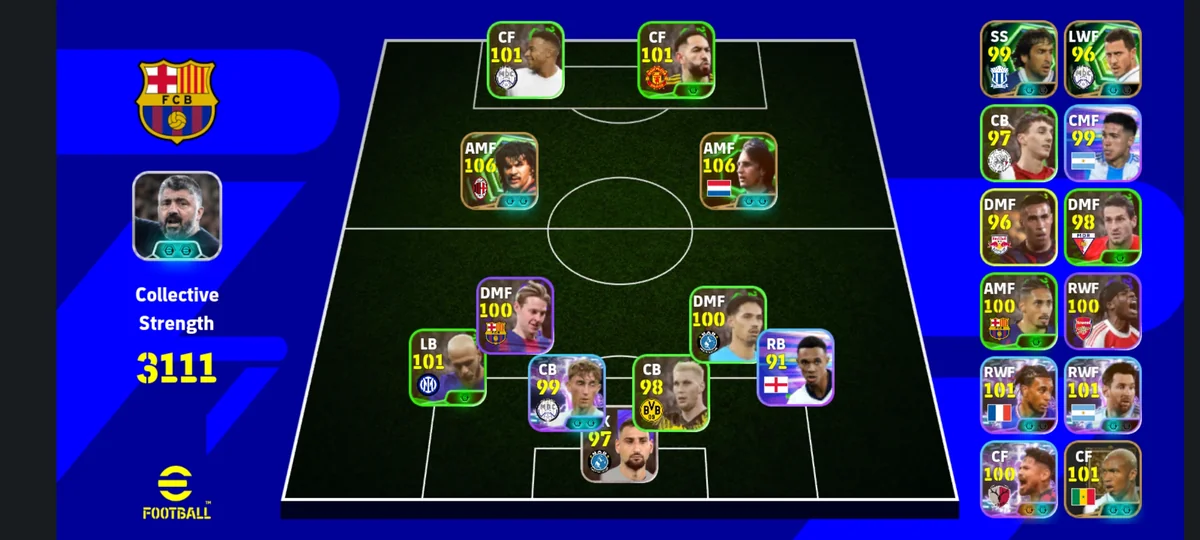The height and width of the screenshot is (540, 1200).
Task: Select the CMF 99 Argentina substitute
Action: pos(1102,143)
